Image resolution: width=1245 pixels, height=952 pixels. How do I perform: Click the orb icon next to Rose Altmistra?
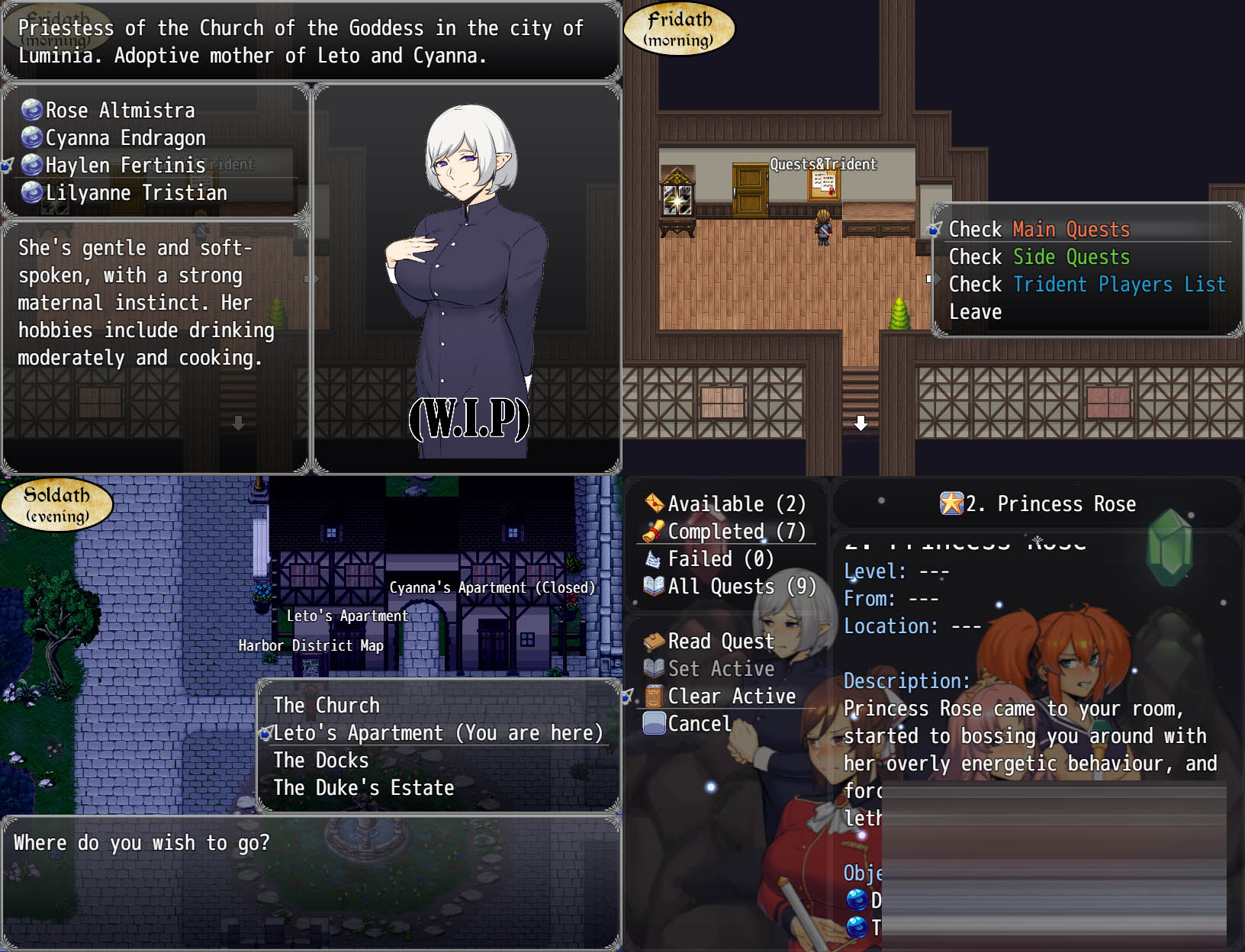pyautogui.click(x=31, y=111)
